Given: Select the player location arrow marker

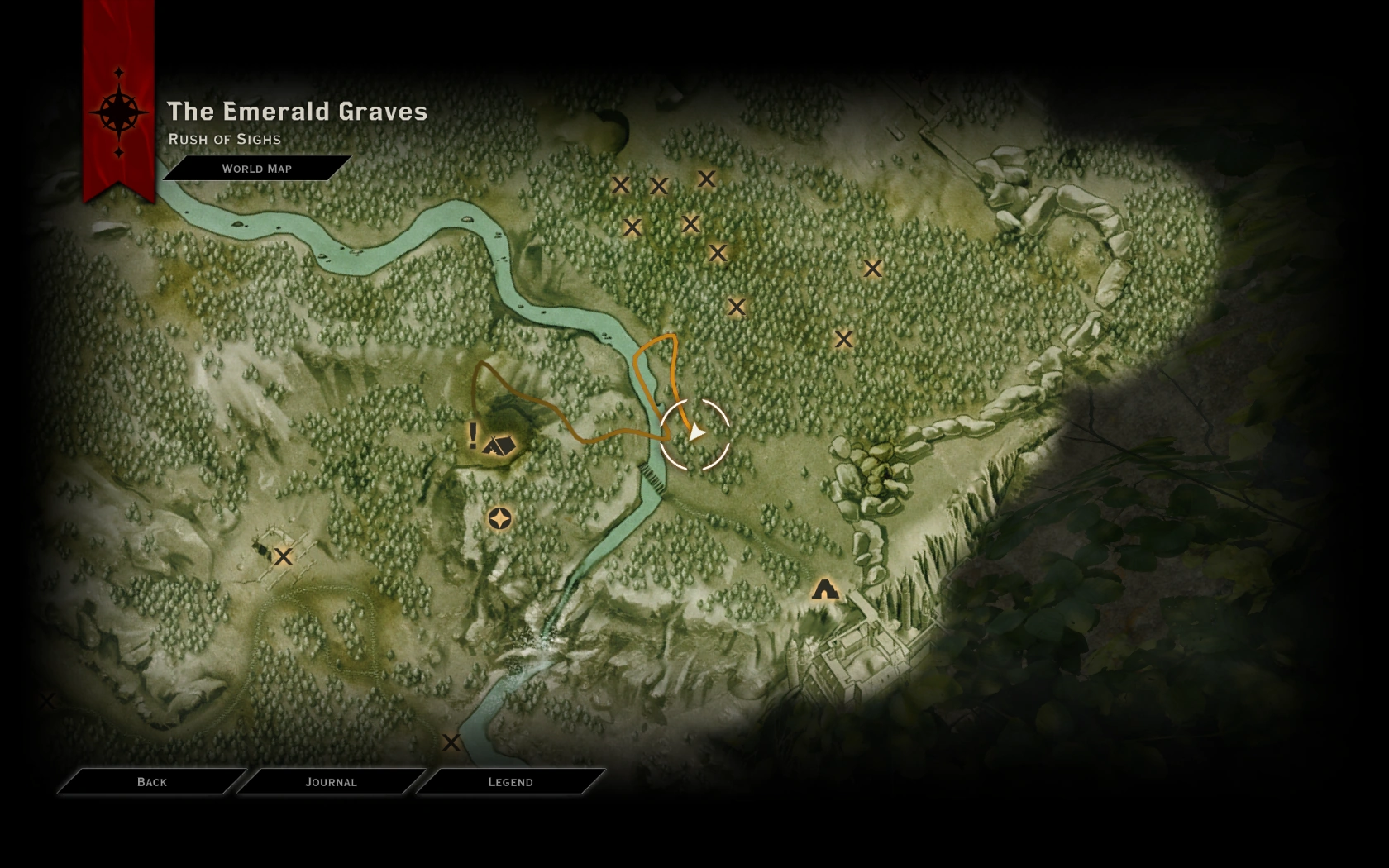Looking at the screenshot, I should [x=695, y=432].
